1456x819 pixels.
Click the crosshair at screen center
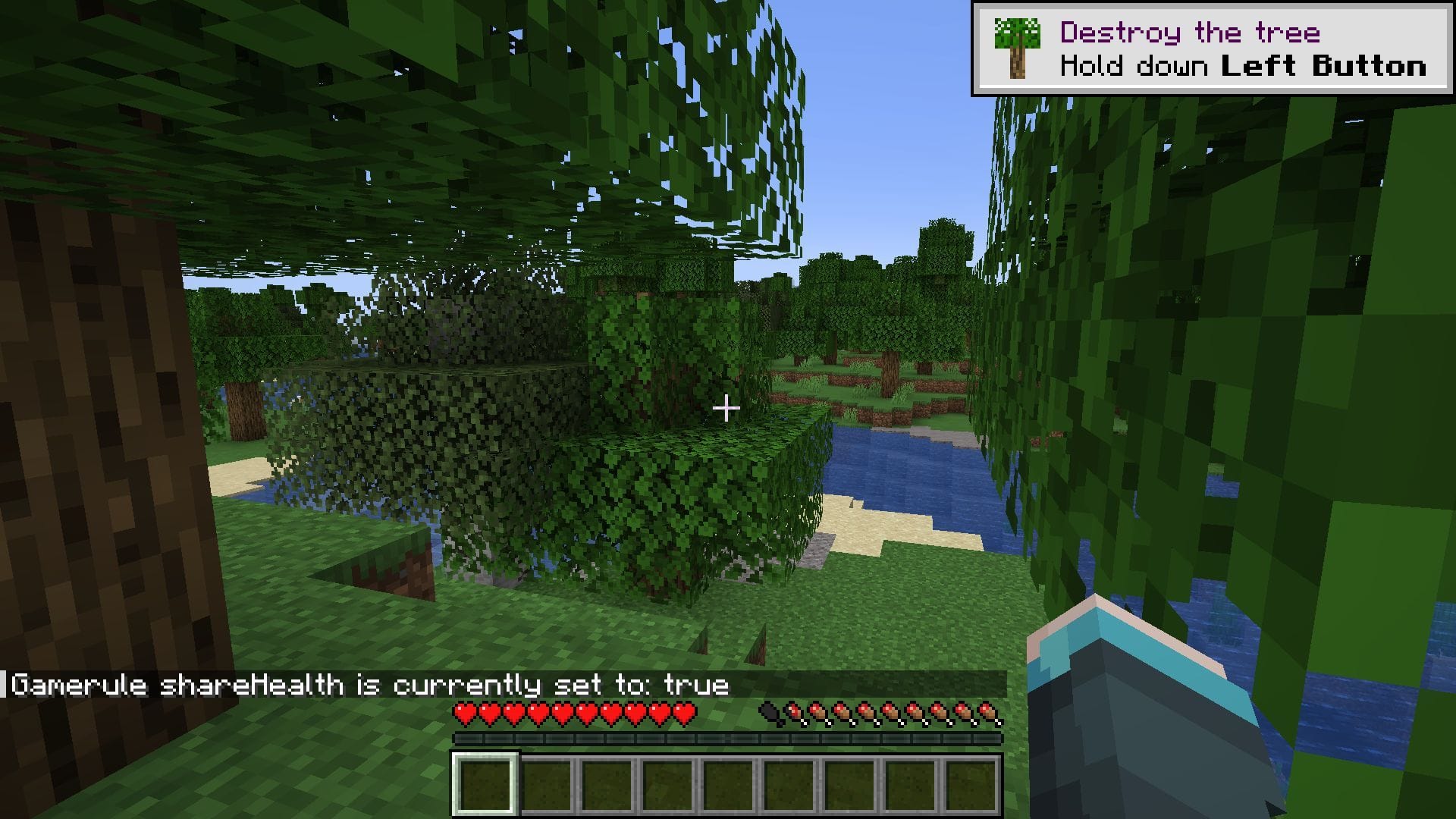coord(728,408)
